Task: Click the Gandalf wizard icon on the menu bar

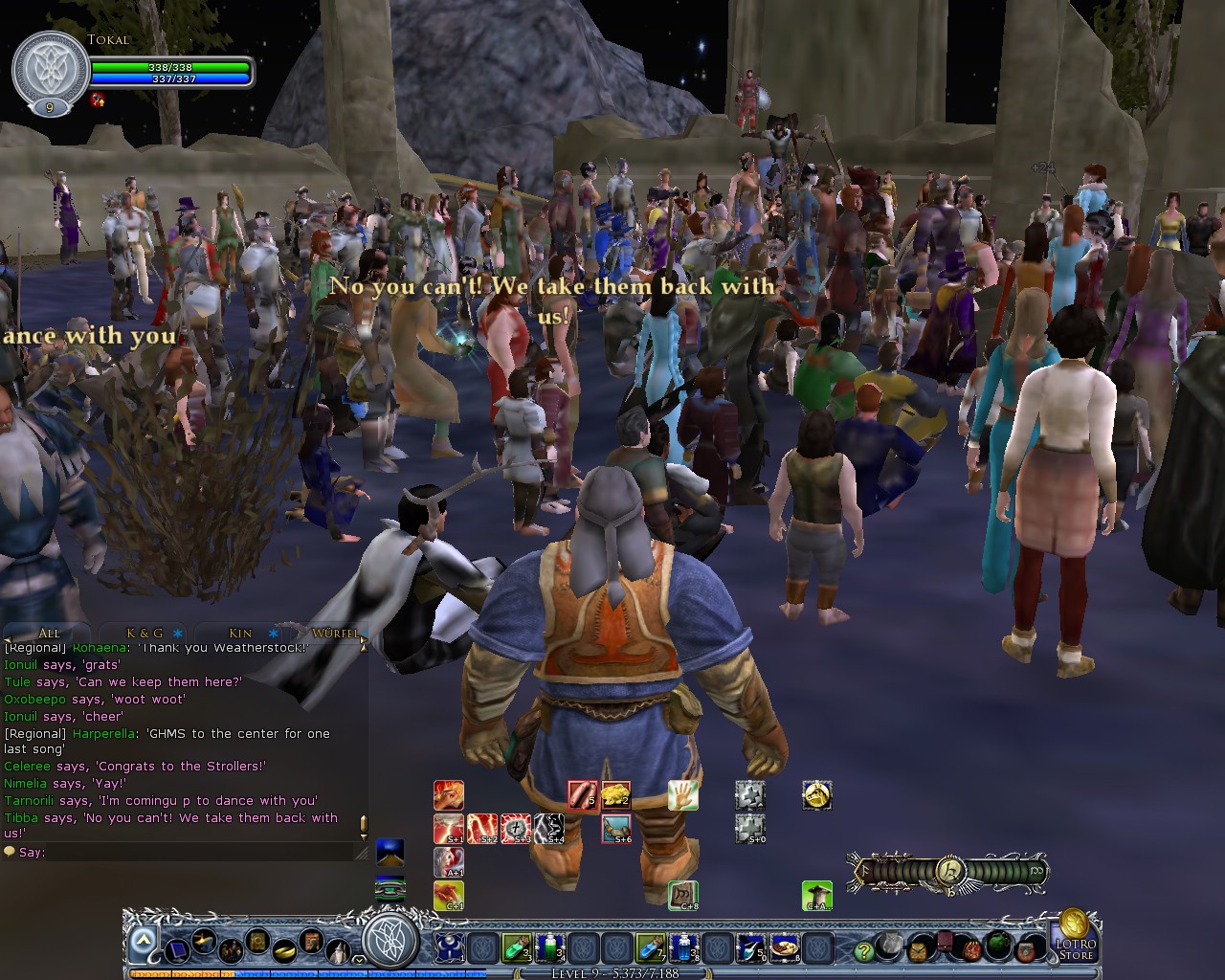Action: (x=338, y=953)
